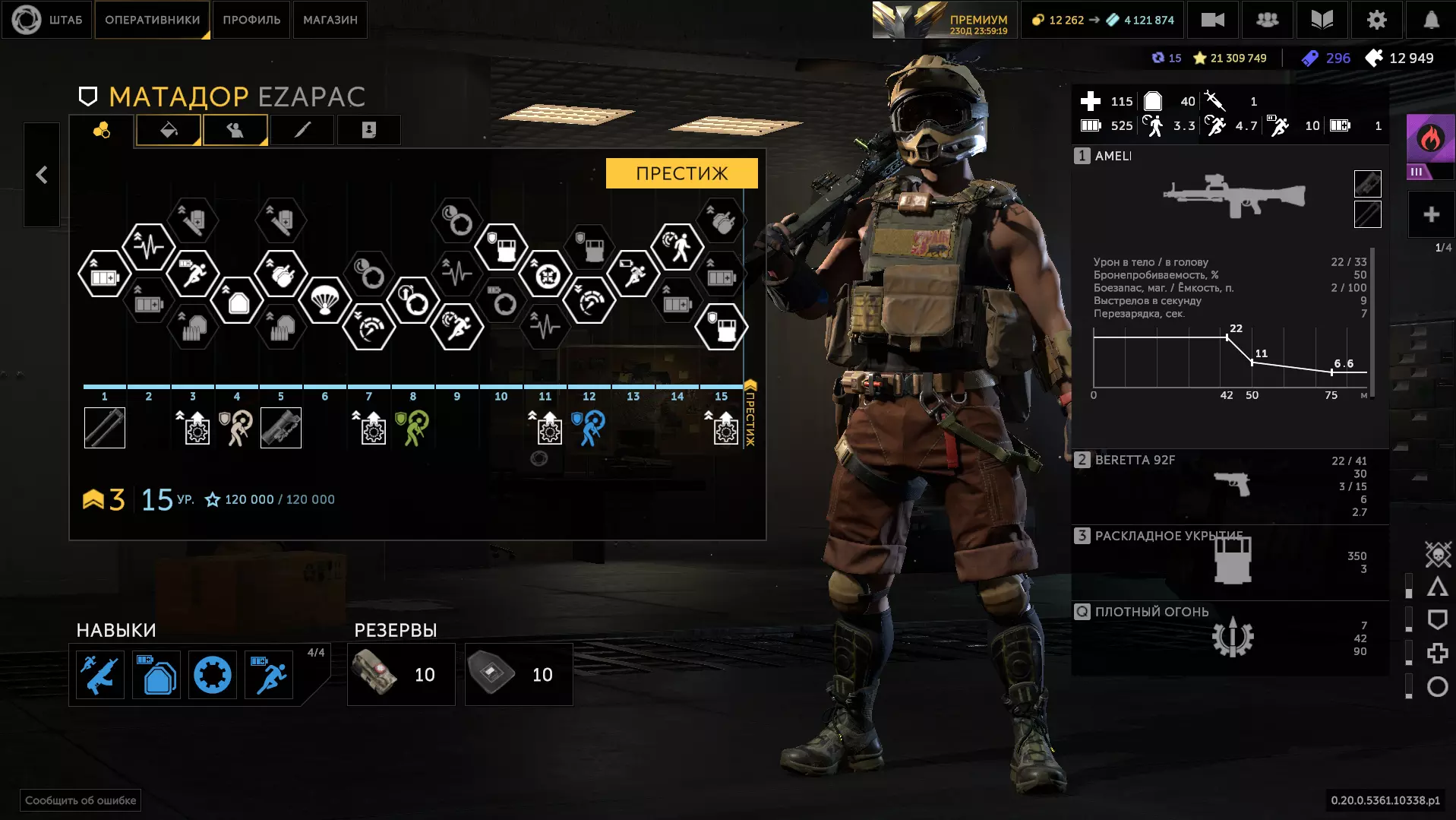Click Сообщить об ошибке bug report

[81, 800]
